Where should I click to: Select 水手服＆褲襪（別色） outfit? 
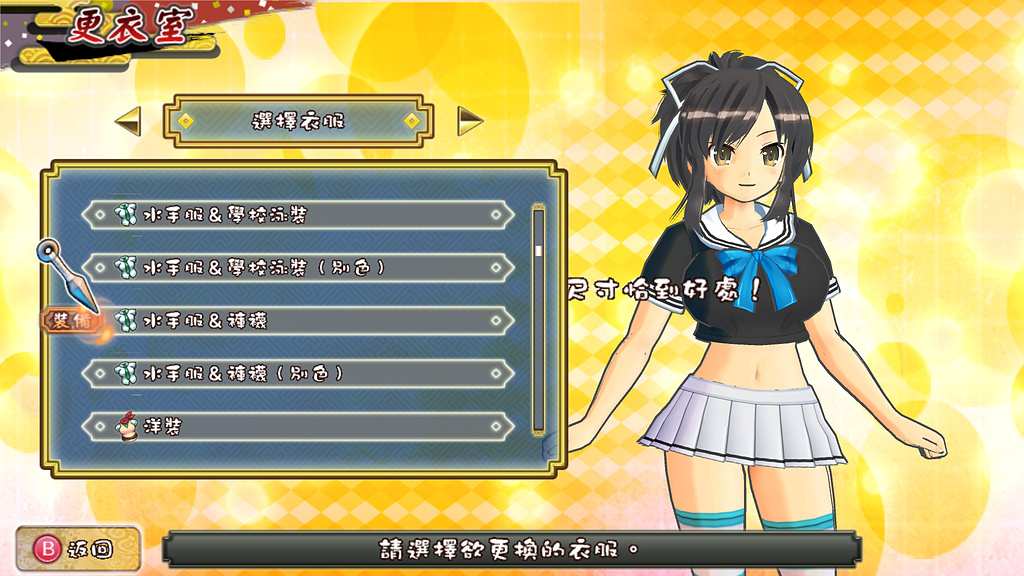298,373
